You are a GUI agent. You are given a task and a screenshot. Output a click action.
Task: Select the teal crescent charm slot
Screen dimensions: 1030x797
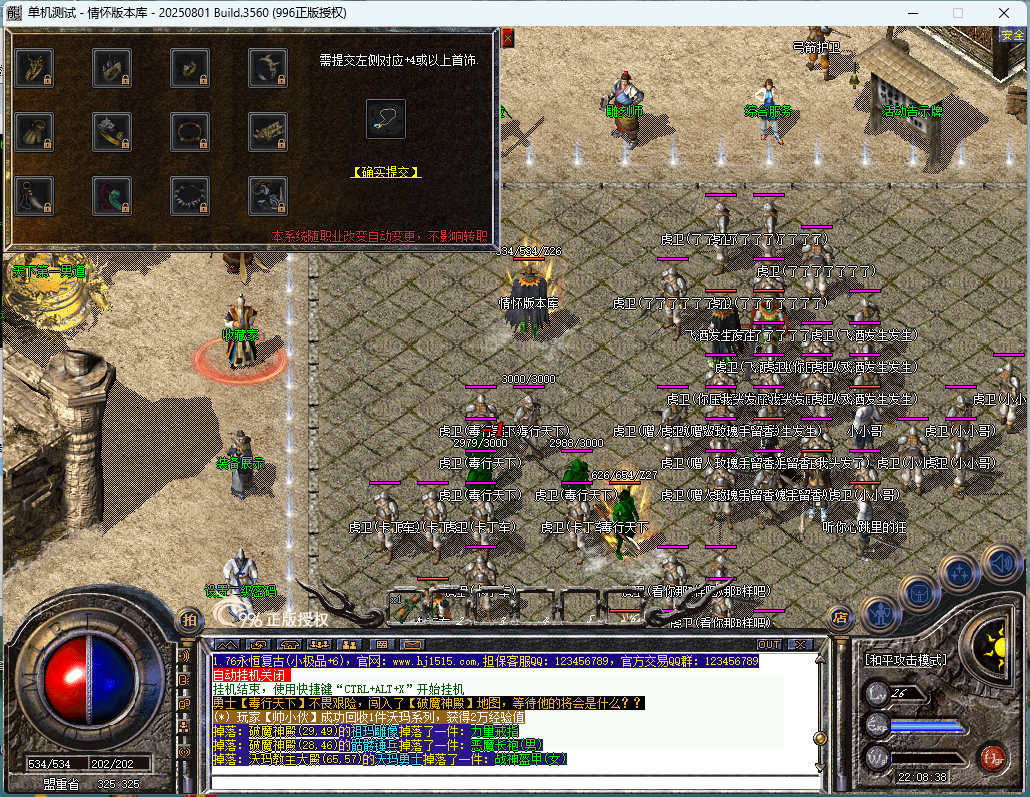pos(112,192)
